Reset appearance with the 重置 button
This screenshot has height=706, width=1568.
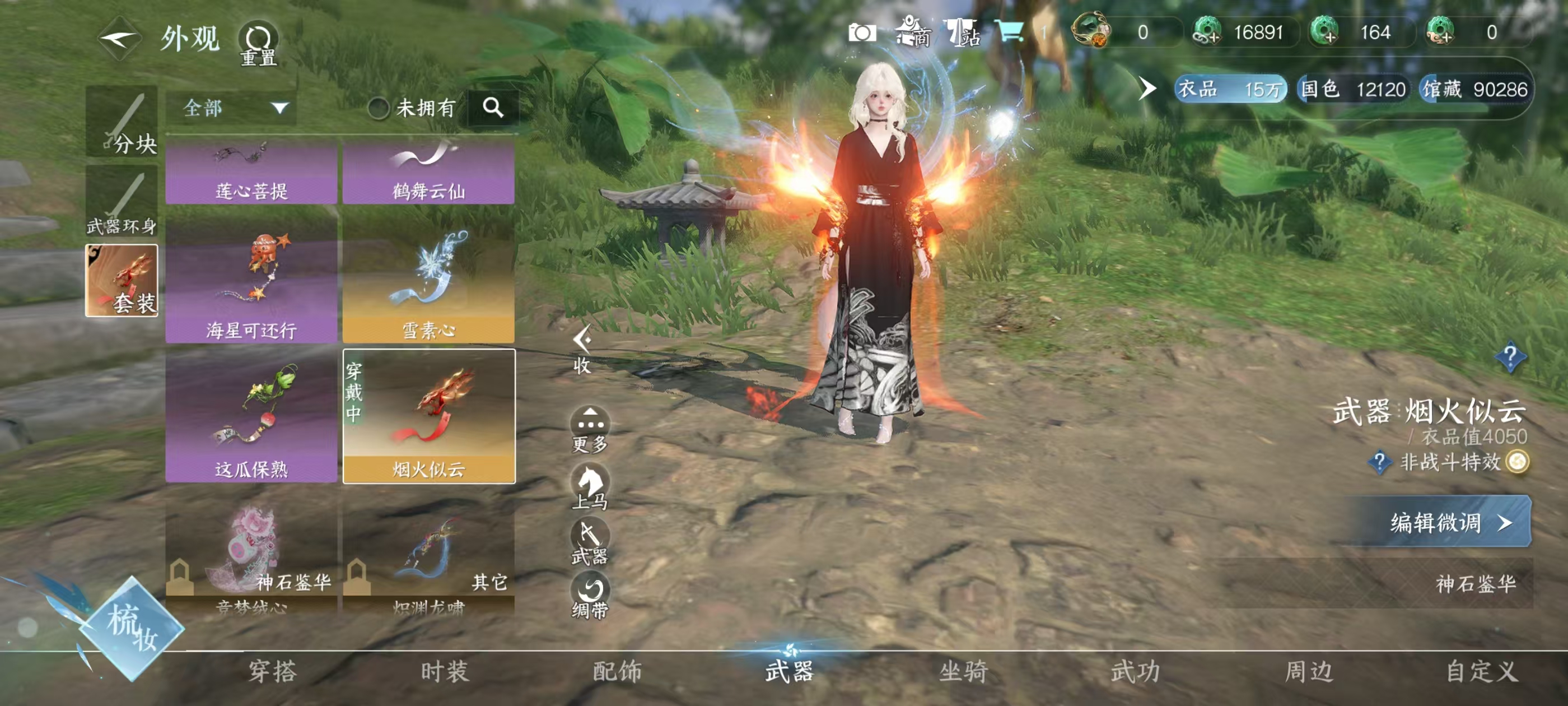258,43
